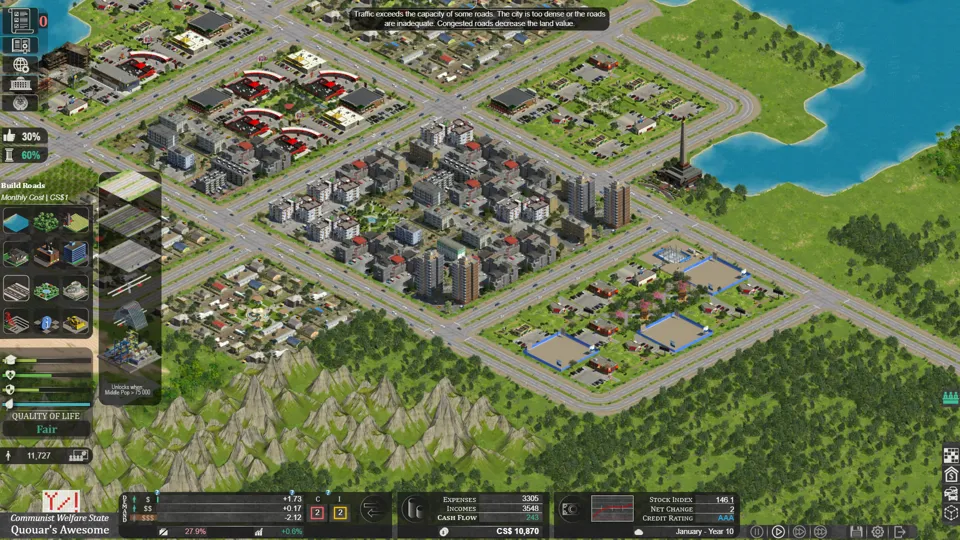Open the roads build category
The height and width of the screenshot is (540, 960).
pyautogui.click(x=17, y=289)
